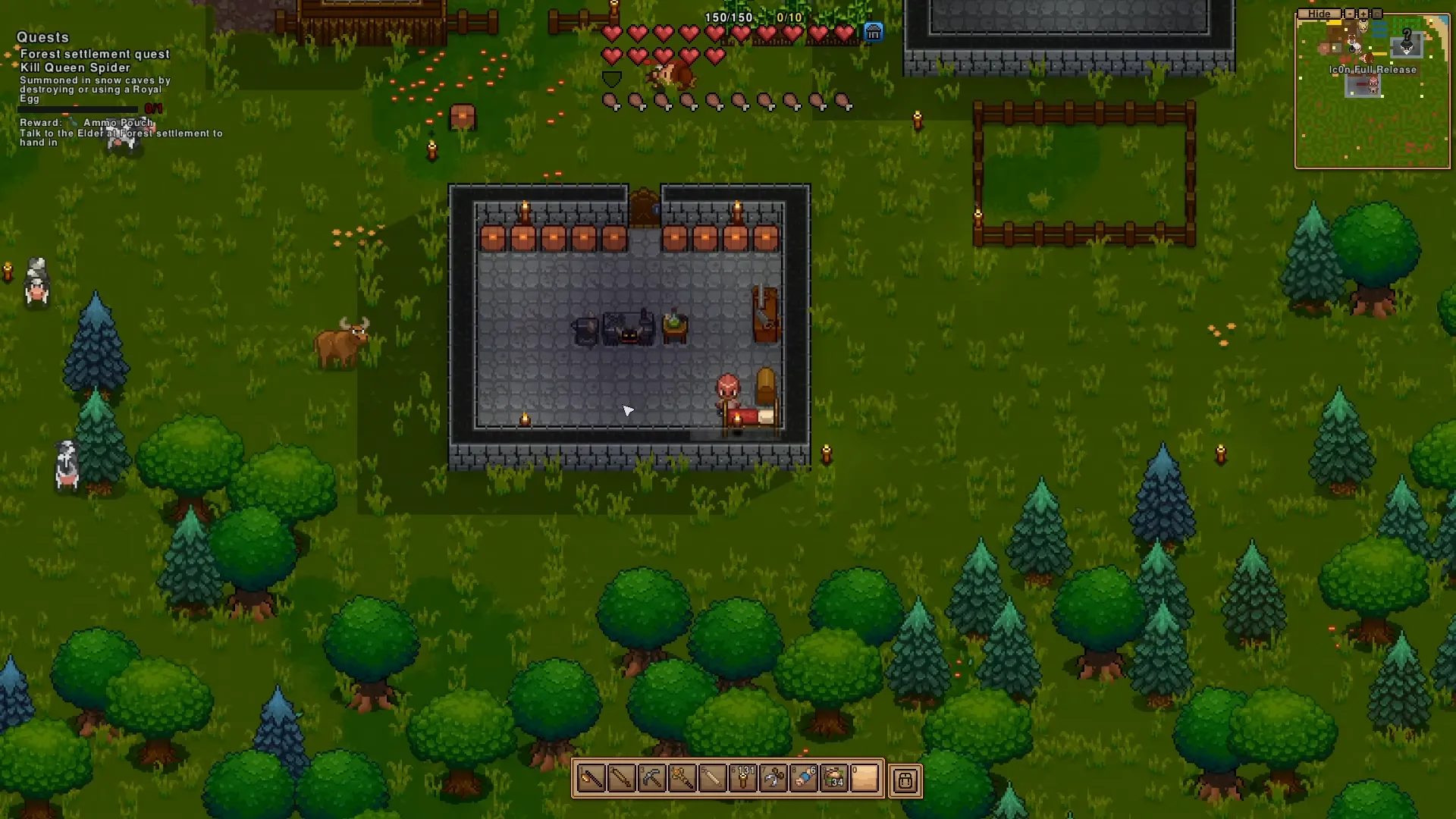Zoom in the minimap with plus button

(x=1363, y=14)
